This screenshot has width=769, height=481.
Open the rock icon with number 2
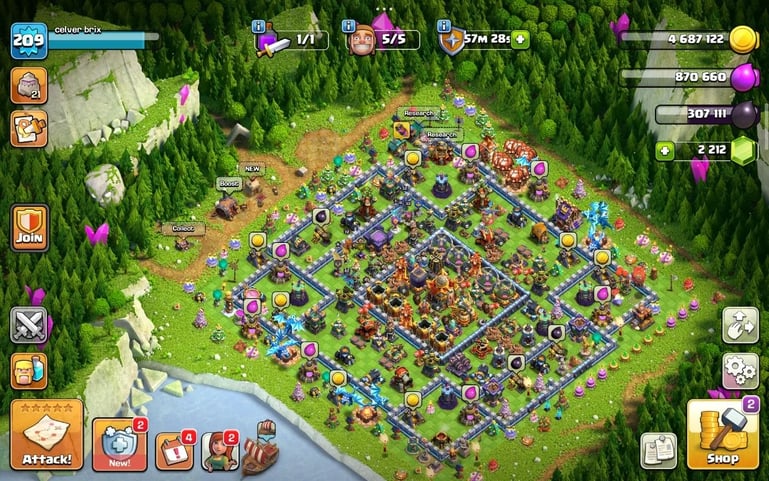[x=29, y=86]
